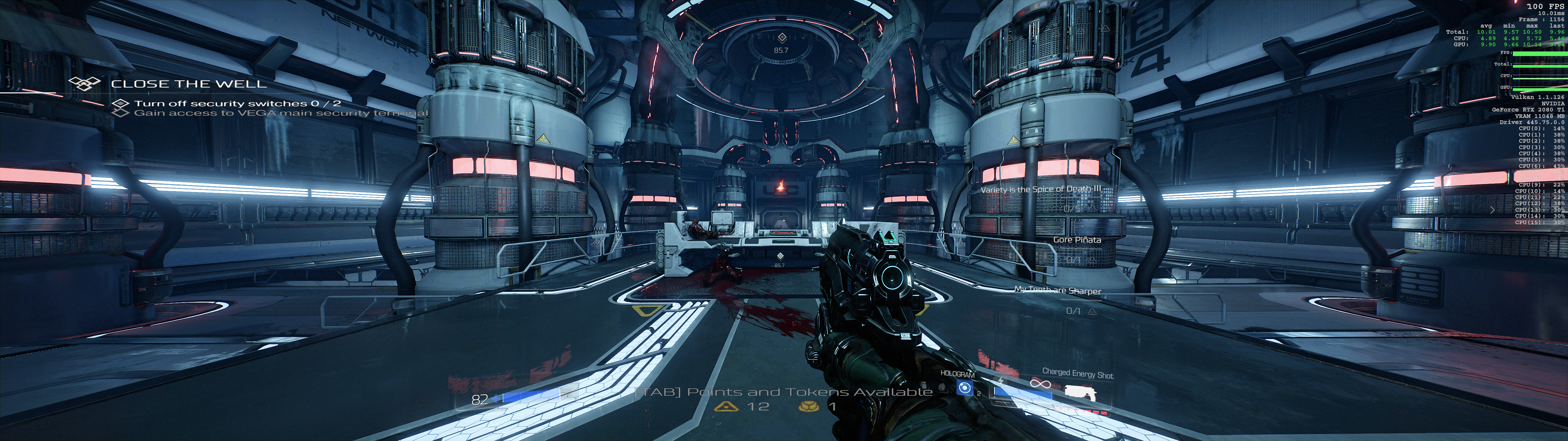Viewport: 1568px width, 441px height.
Task: Select the Close the Well mission objective header
Action: (x=188, y=84)
